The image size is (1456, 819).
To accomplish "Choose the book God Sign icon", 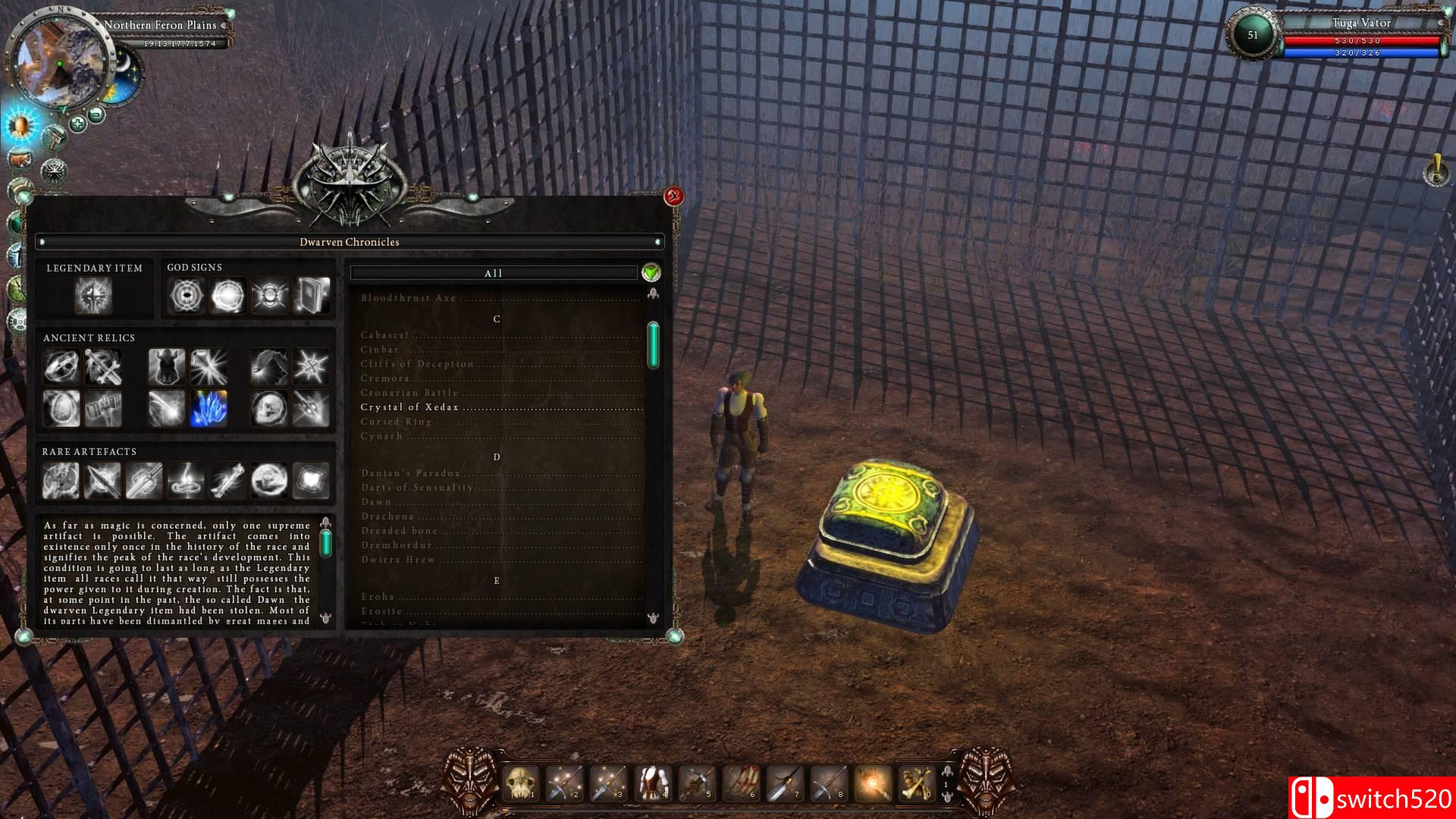I will 312,295.
